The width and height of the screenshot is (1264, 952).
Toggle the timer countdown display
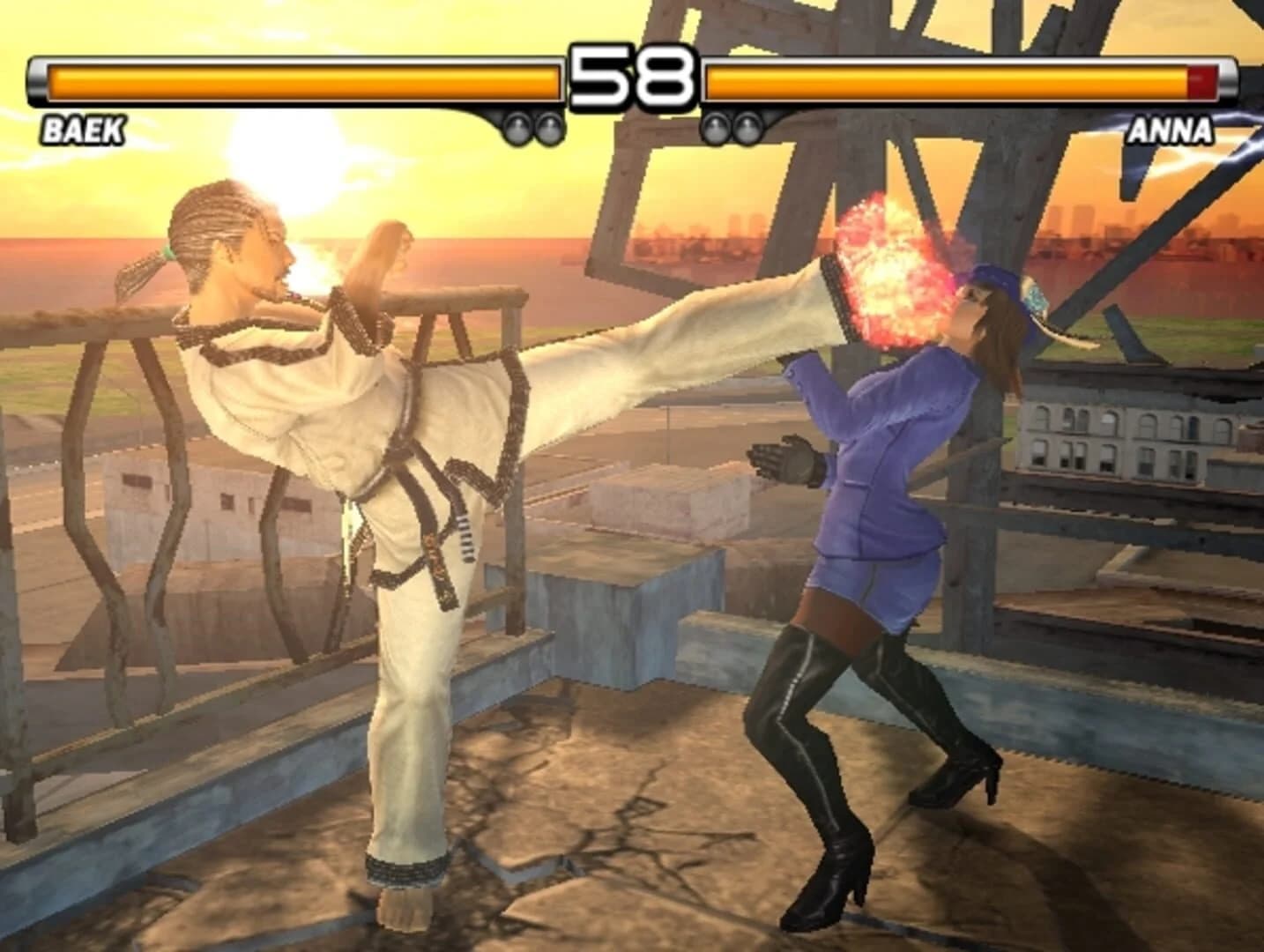pos(631,79)
